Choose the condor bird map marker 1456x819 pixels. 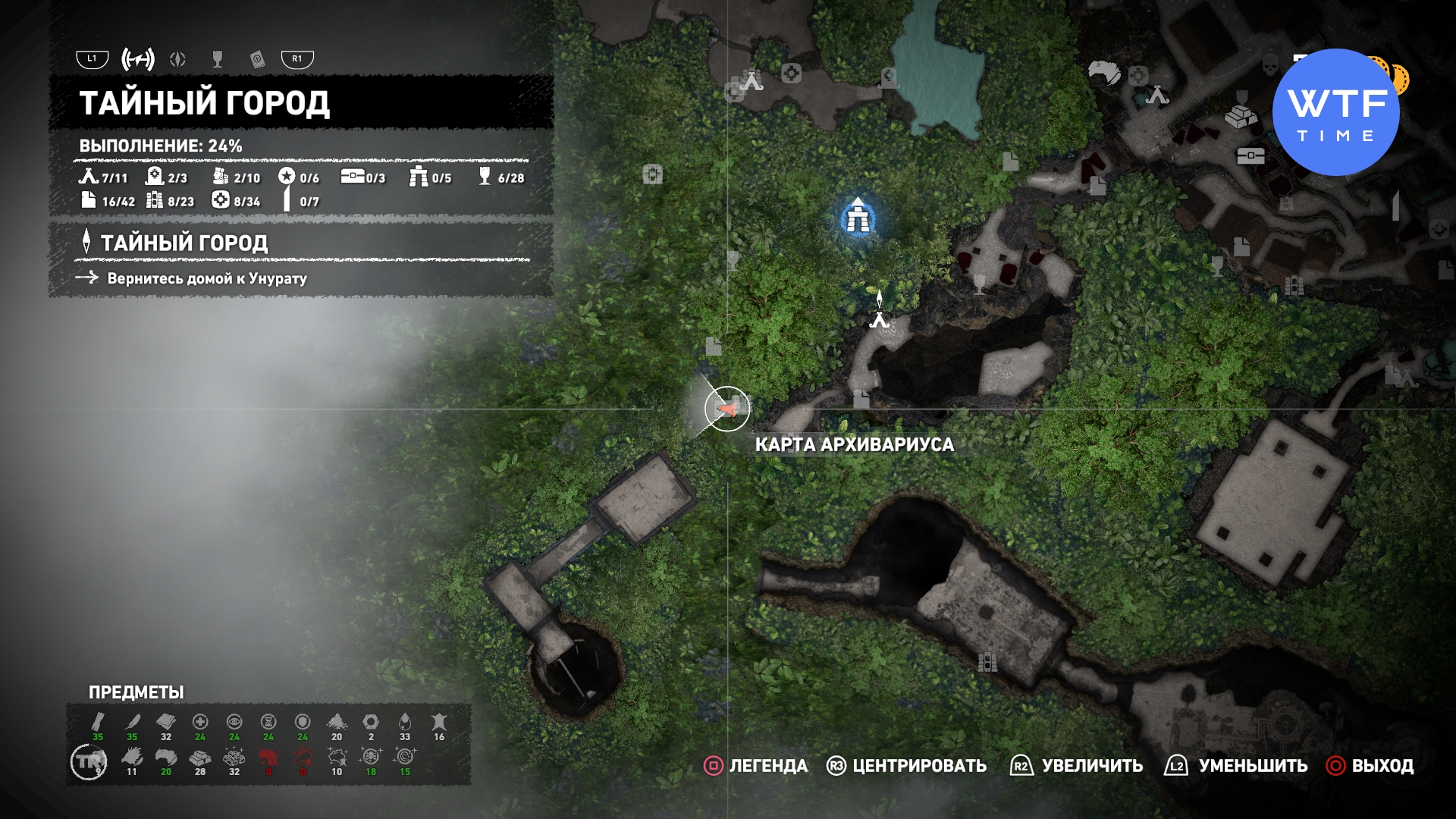click(1103, 73)
